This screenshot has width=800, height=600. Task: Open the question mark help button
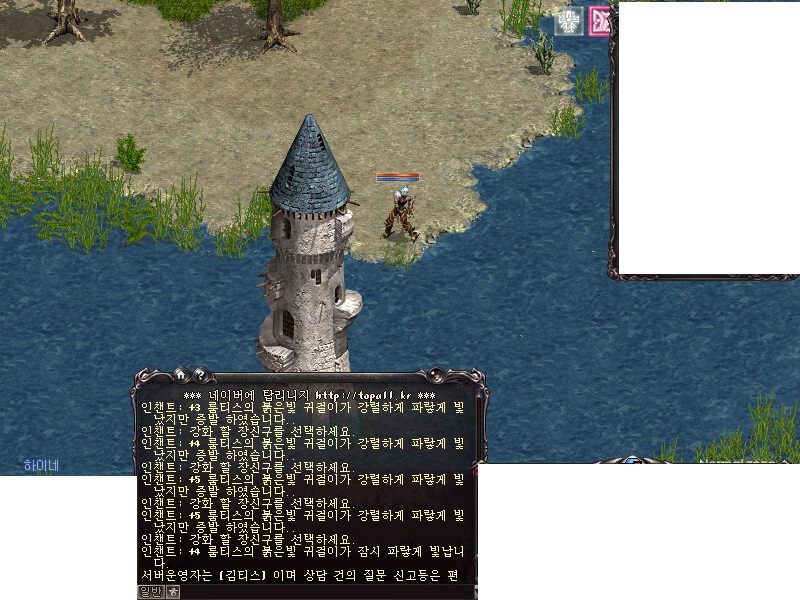pos(199,375)
